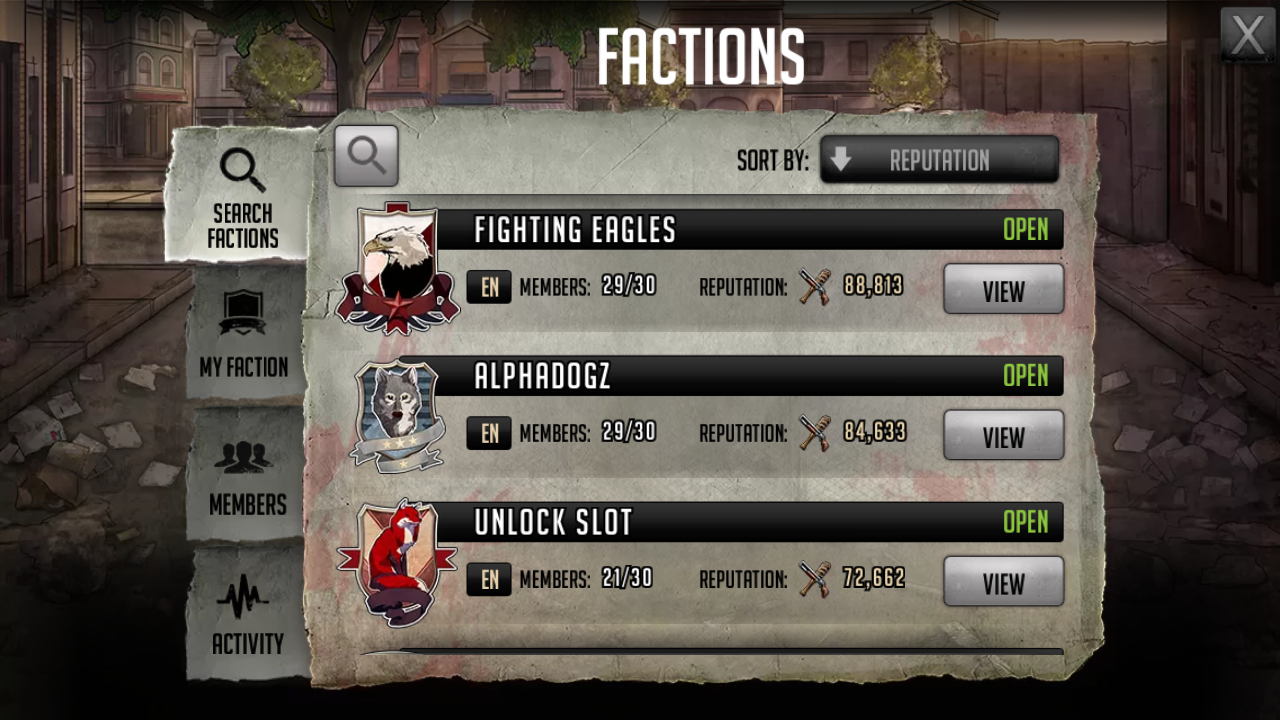Image resolution: width=1280 pixels, height=720 pixels.
Task: Open the Sort By Reputation dropdown
Action: pyautogui.click(x=939, y=160)
